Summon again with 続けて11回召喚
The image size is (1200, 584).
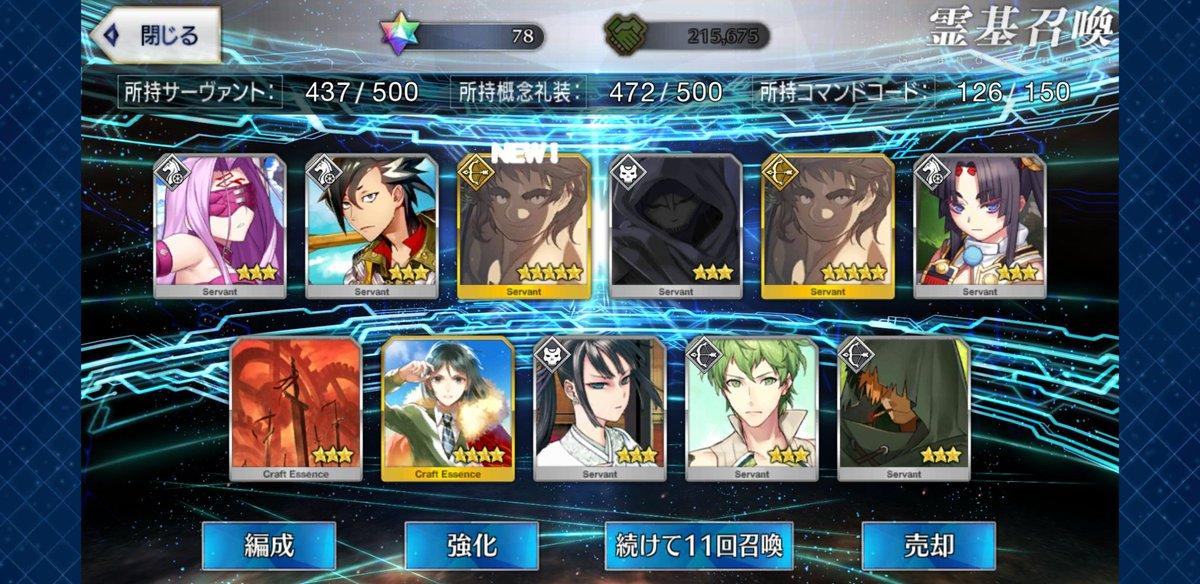pyautogui.click(x=699, y=546)
